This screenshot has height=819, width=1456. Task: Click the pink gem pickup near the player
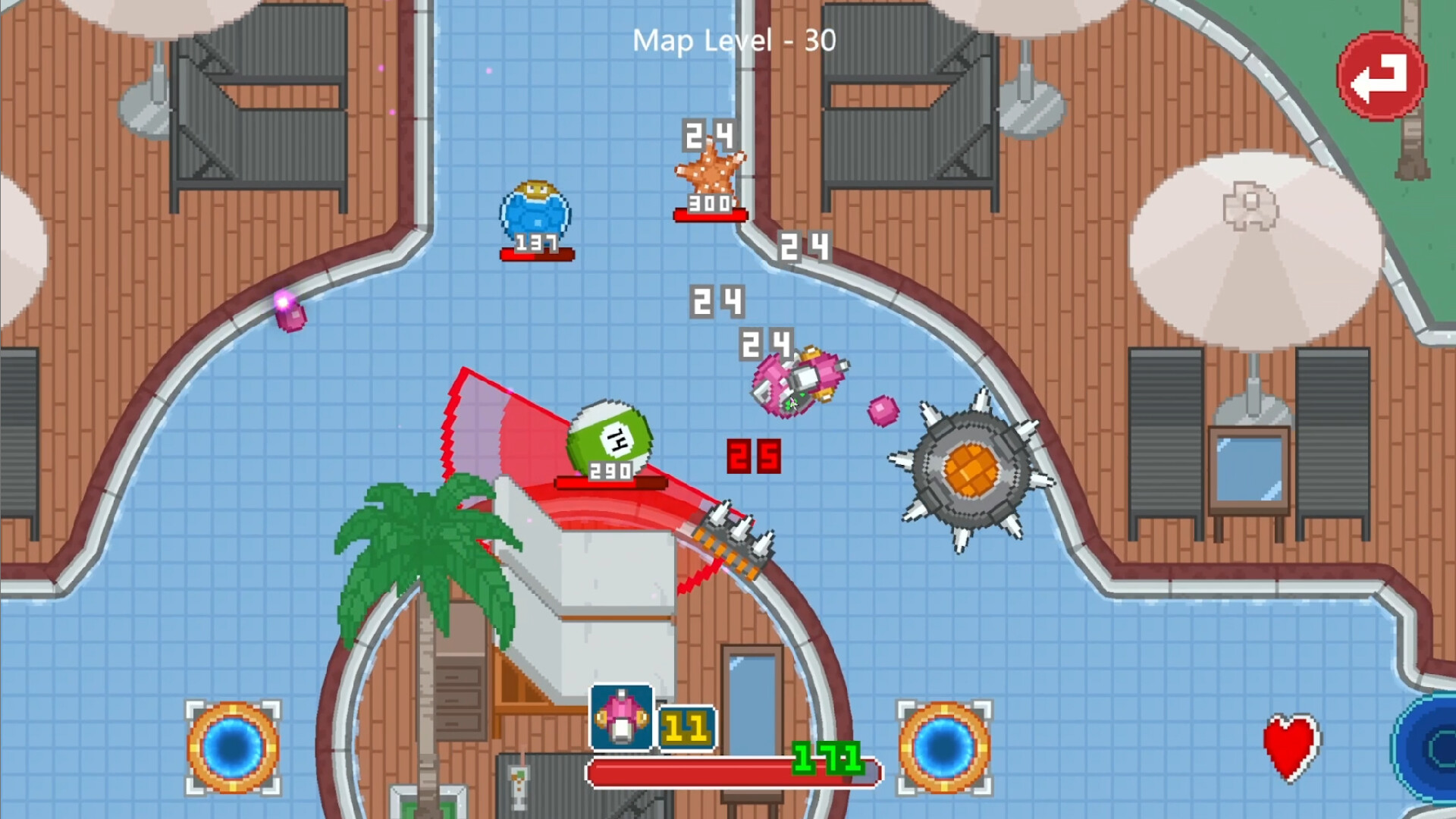point(880,410)
